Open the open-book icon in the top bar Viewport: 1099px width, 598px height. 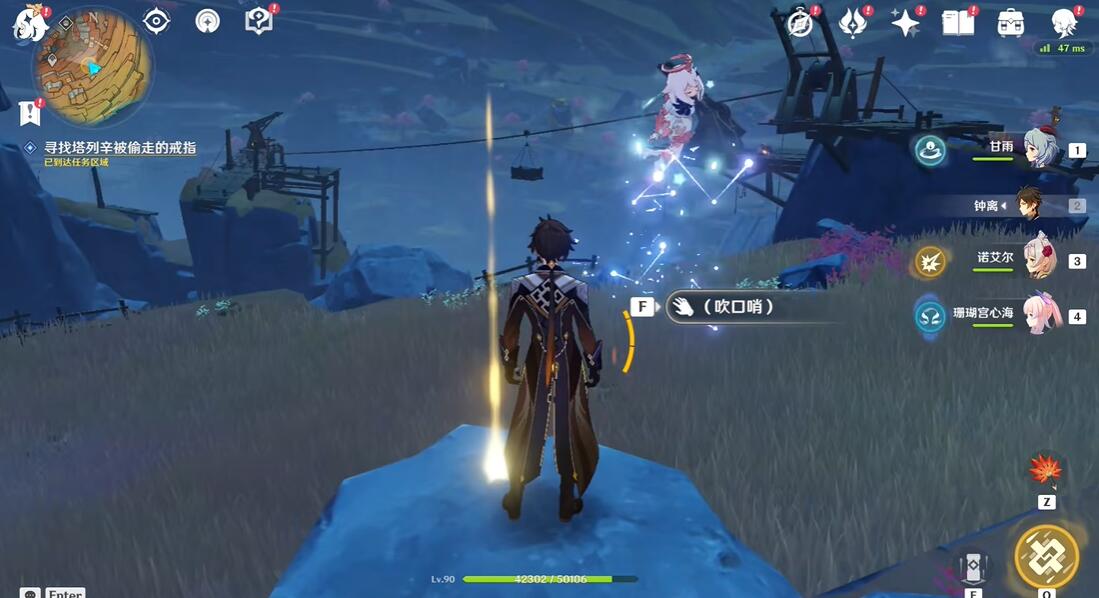(x=957, y=23)
